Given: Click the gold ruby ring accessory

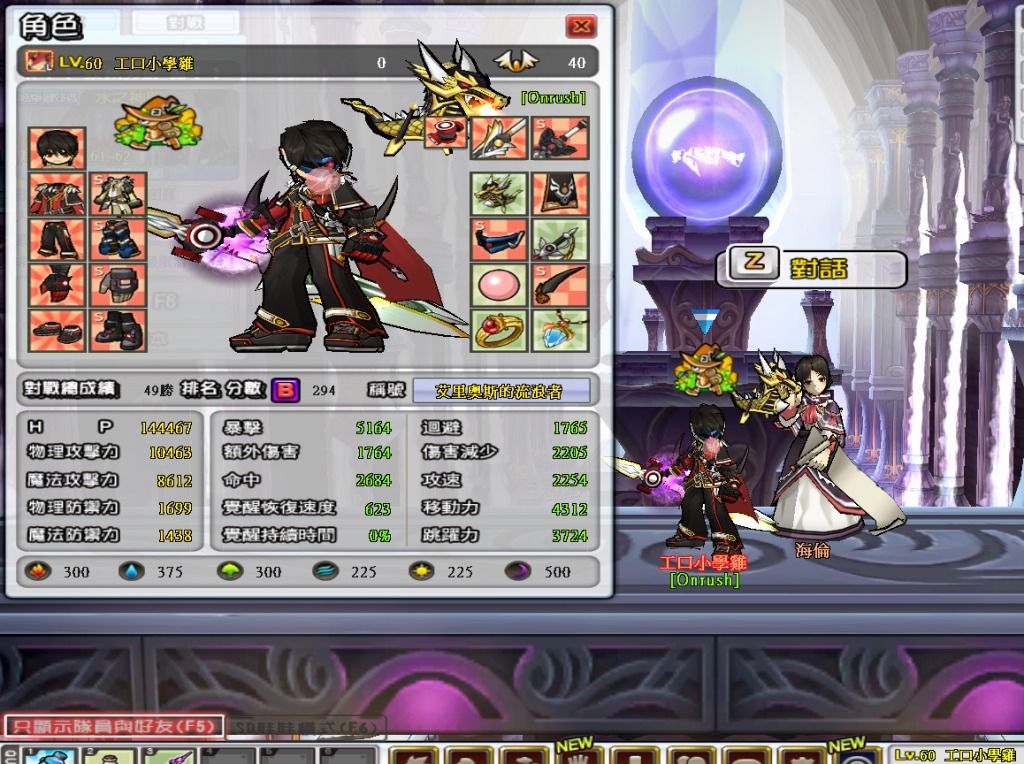Looking at the screenshot, I should (499, 329).
